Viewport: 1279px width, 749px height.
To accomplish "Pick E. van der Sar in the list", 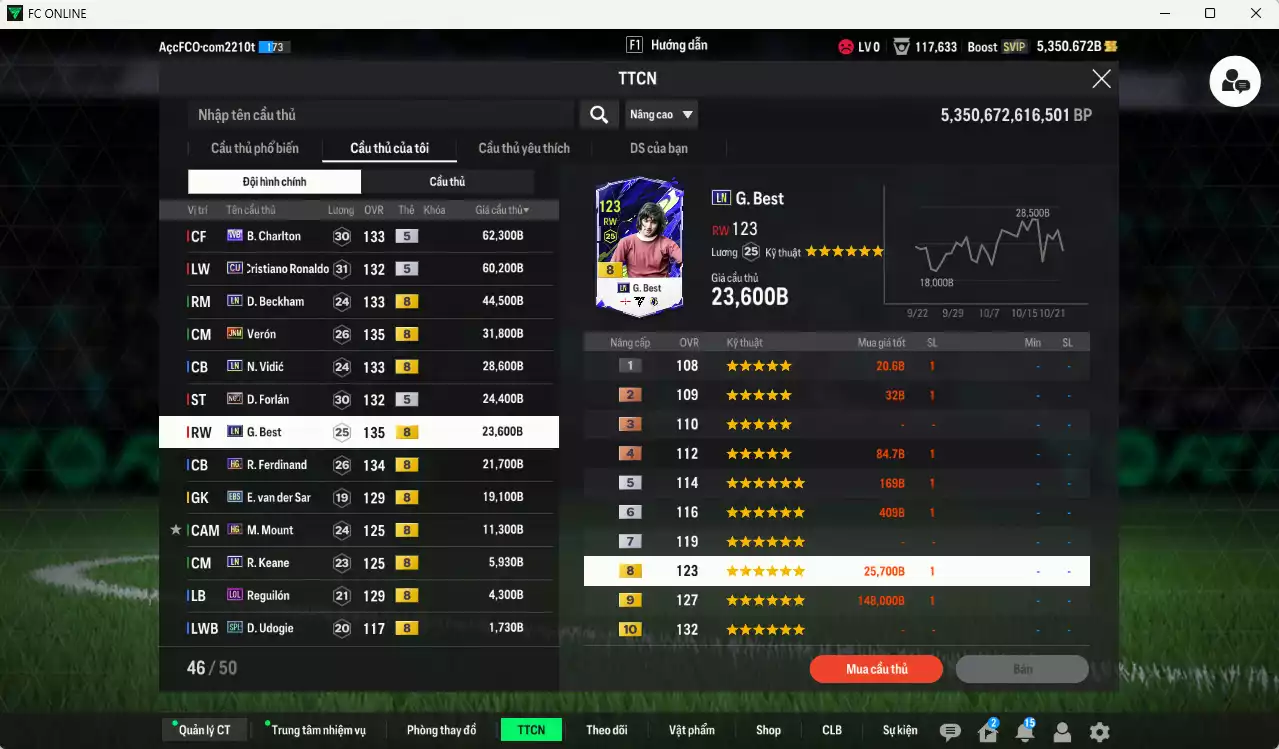I will (358, 497).
